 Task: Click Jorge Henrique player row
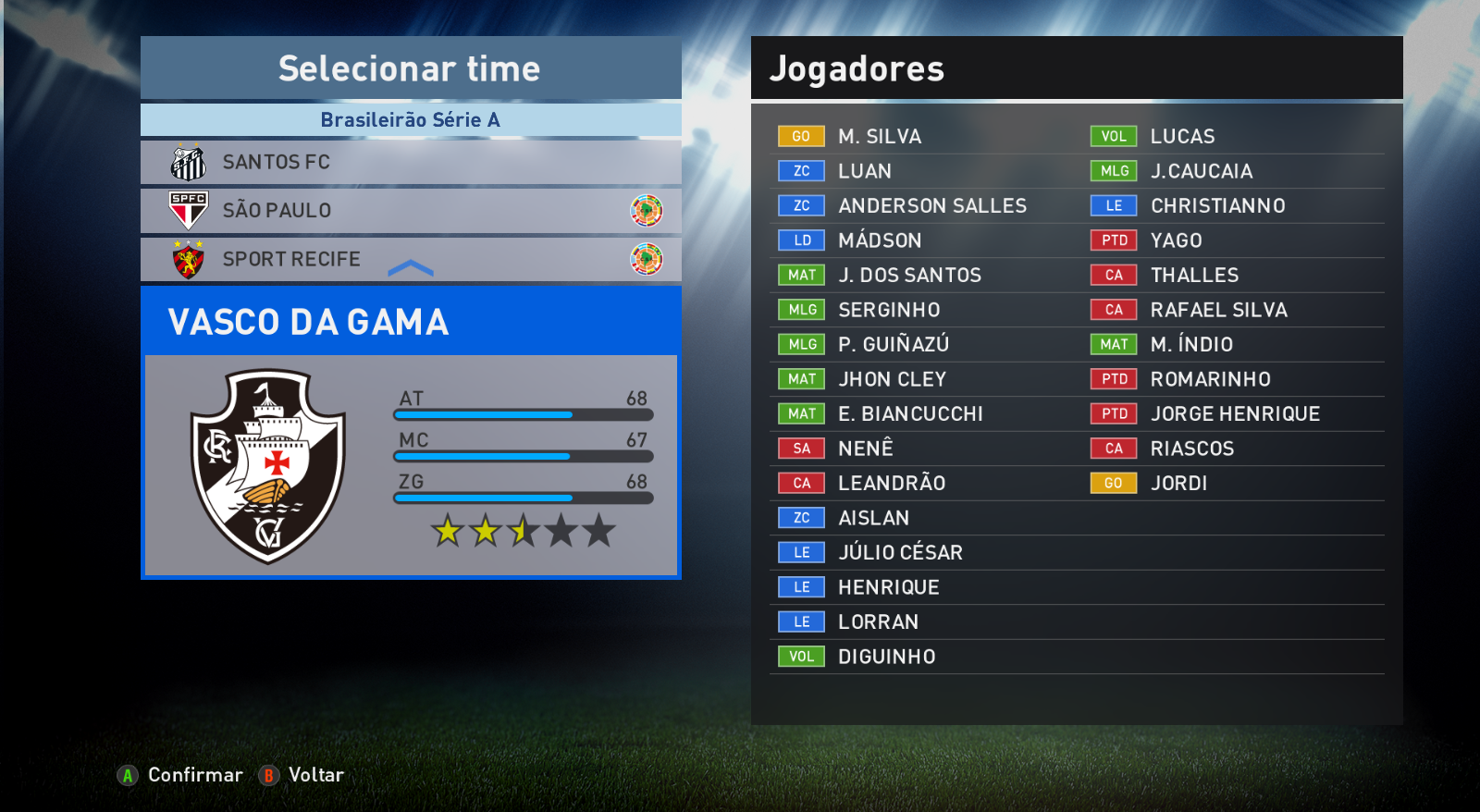tap(1235, 414)
